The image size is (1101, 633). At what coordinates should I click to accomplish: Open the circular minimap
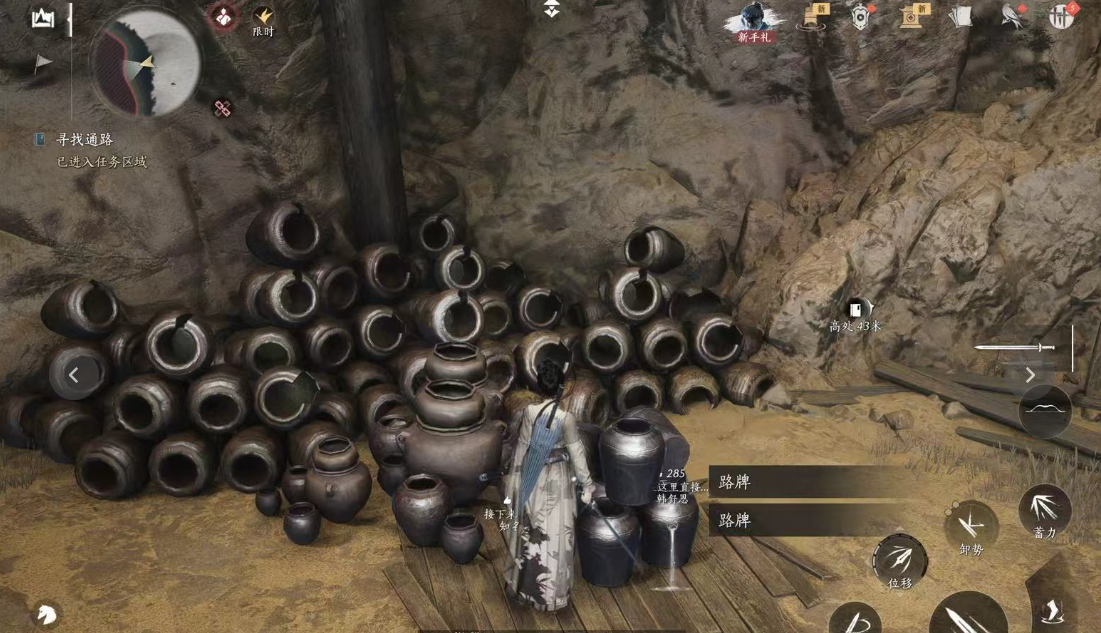tap(146, 62)
